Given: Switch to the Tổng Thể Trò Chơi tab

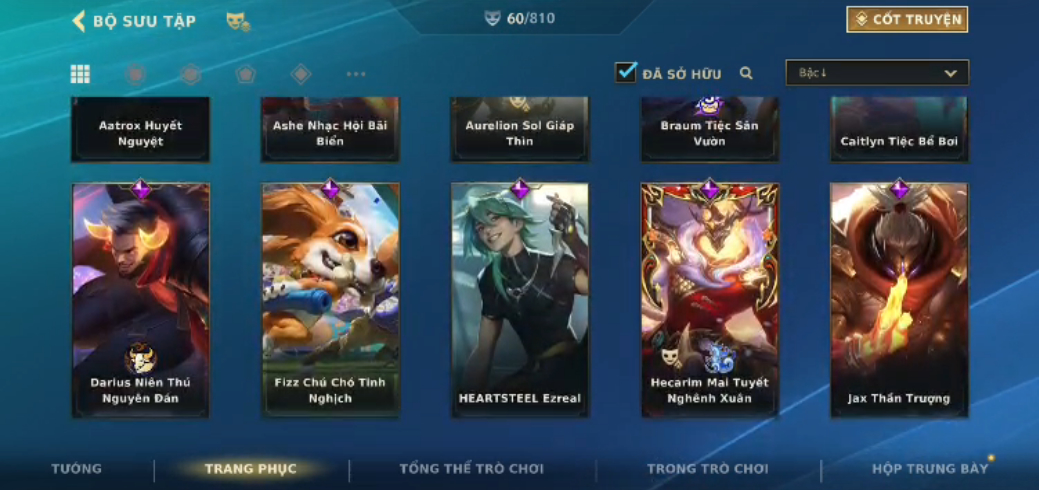Looking at the screenshot, I should [472, 469].
